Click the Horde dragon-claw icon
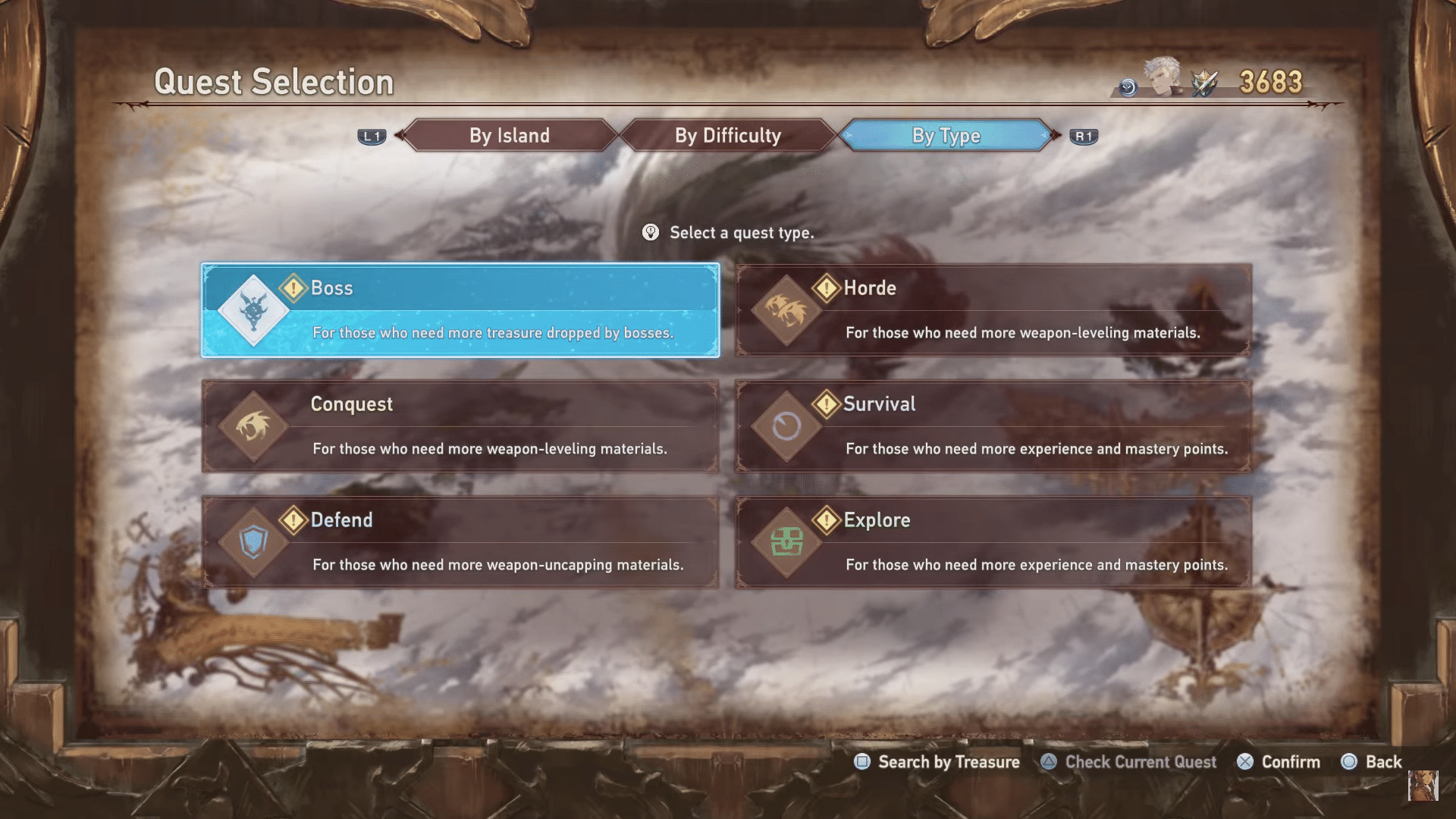Viewport: 1456px width, 819px height. point(786,311)
